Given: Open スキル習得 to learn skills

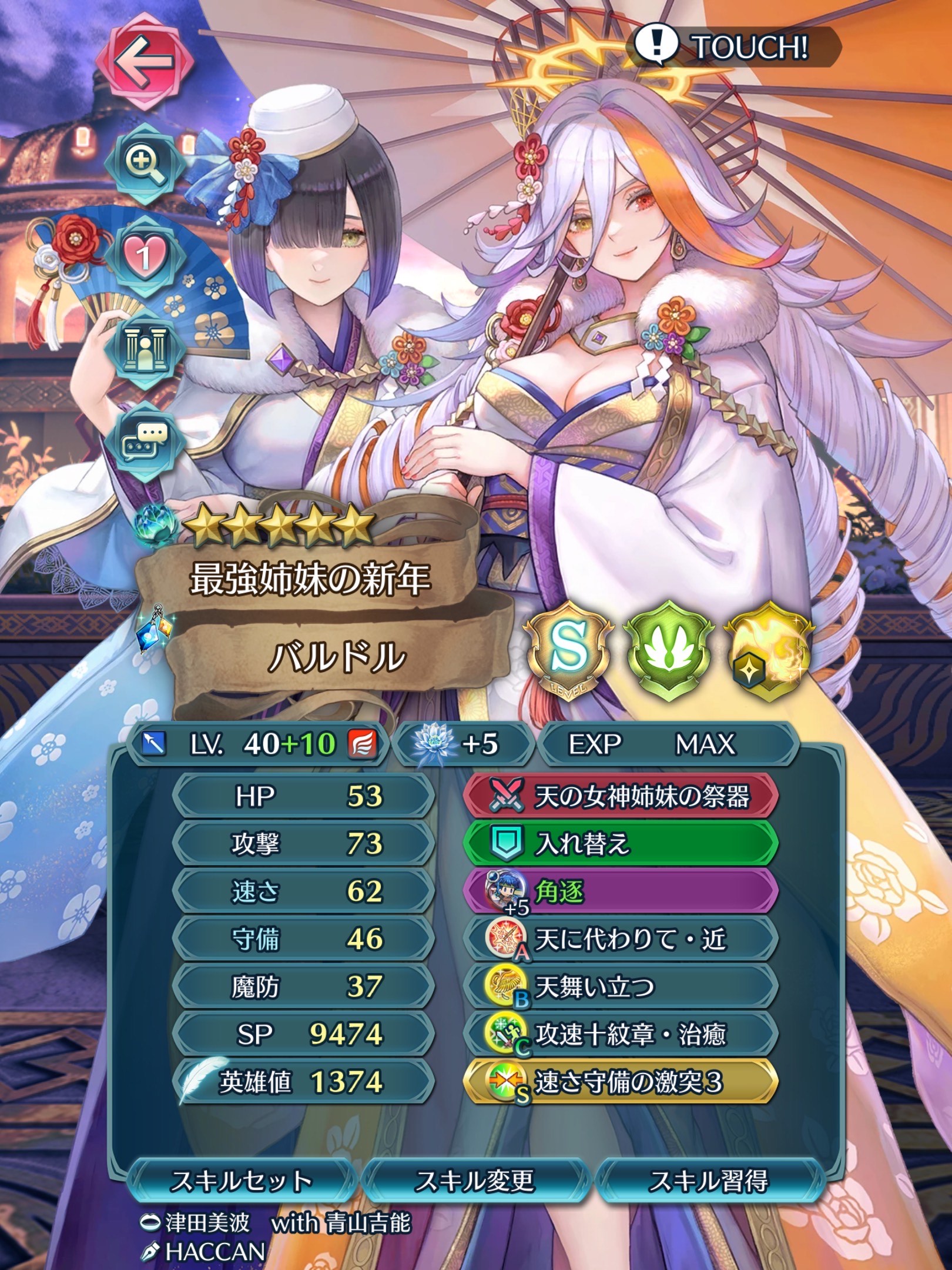Looking at the screenshot, I should click(709, 1181).
